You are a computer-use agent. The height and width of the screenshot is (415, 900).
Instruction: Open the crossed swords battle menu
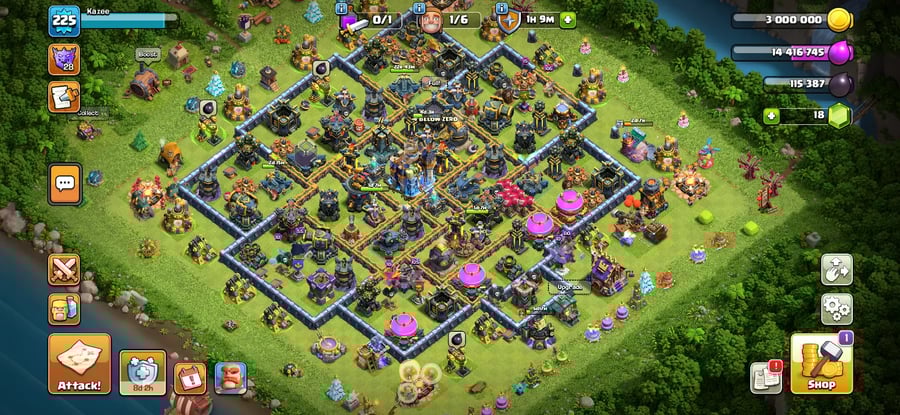point(64,270)
